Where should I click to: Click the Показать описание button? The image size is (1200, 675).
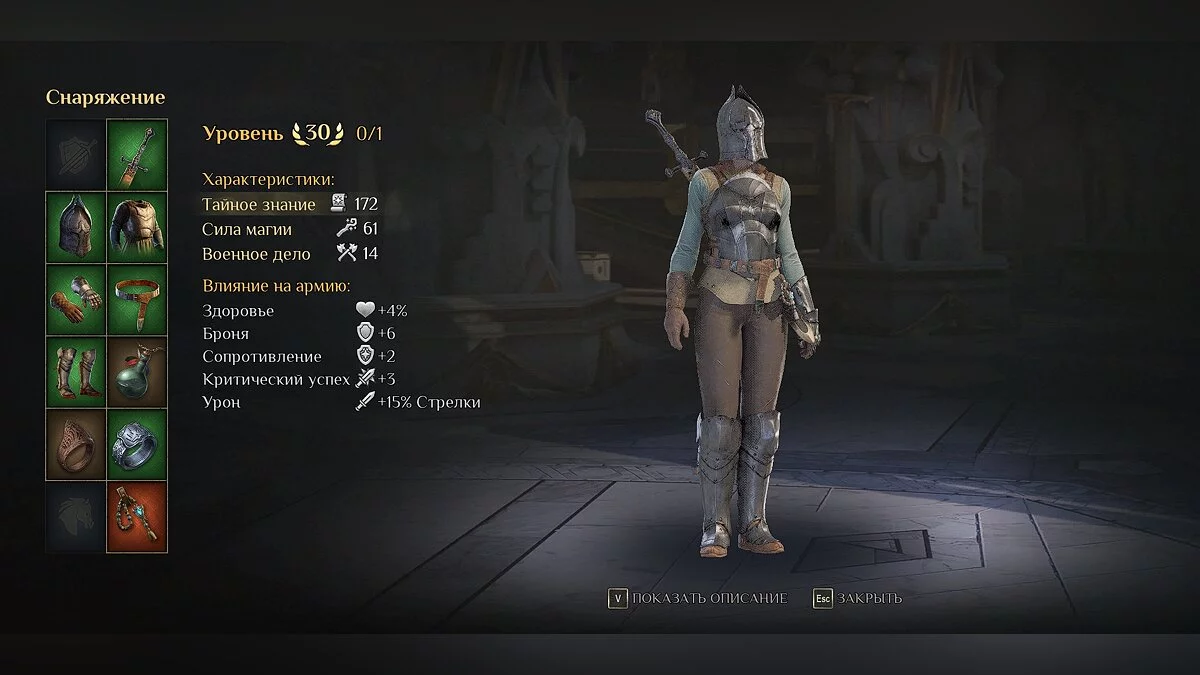tap(698, 598)
